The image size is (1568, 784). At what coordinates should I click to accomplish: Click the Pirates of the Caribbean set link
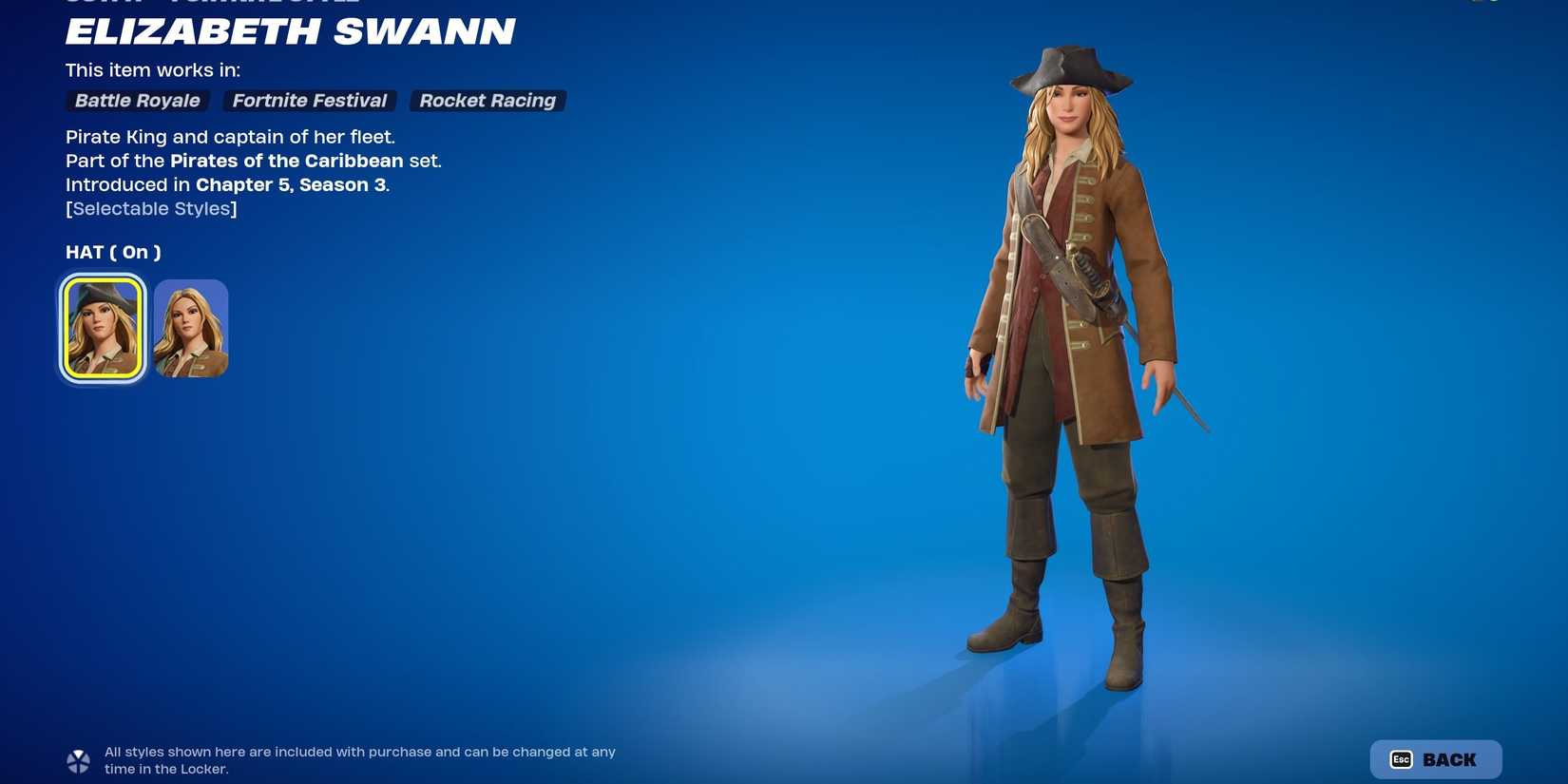click(x=286, y=161)
